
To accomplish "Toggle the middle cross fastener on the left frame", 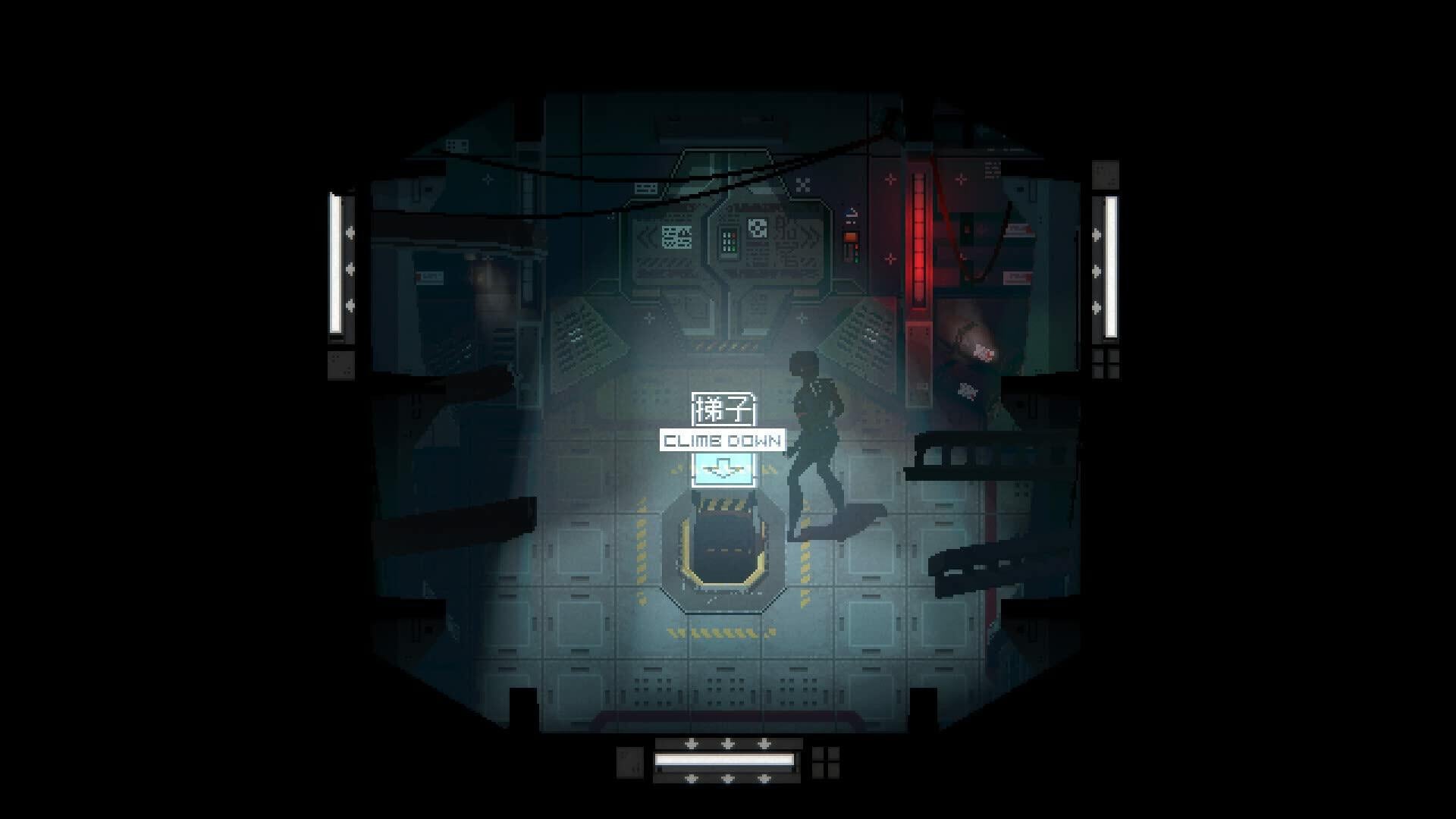I will coord(351,268).
